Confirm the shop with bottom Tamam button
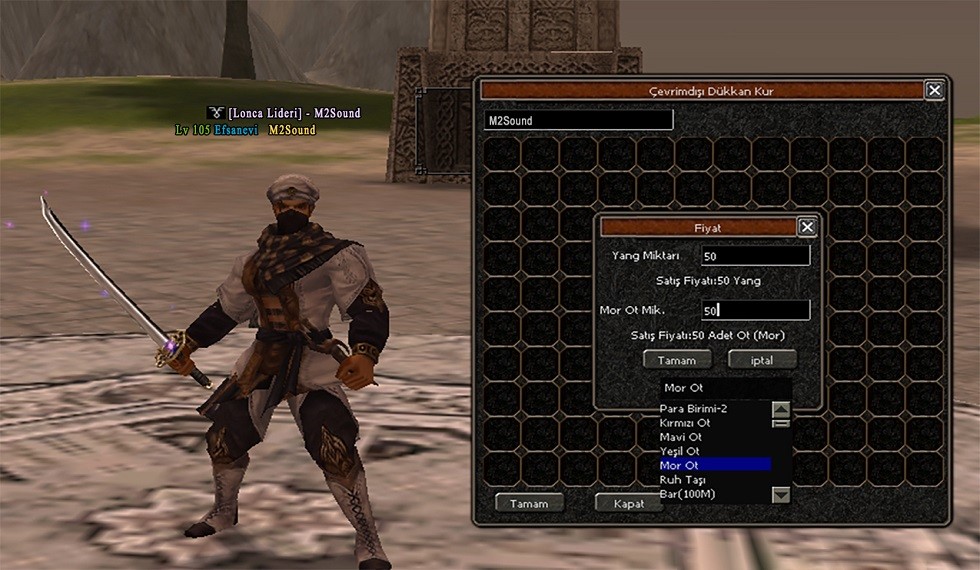Viewport: 980px width, 570px height. (529, 503)
